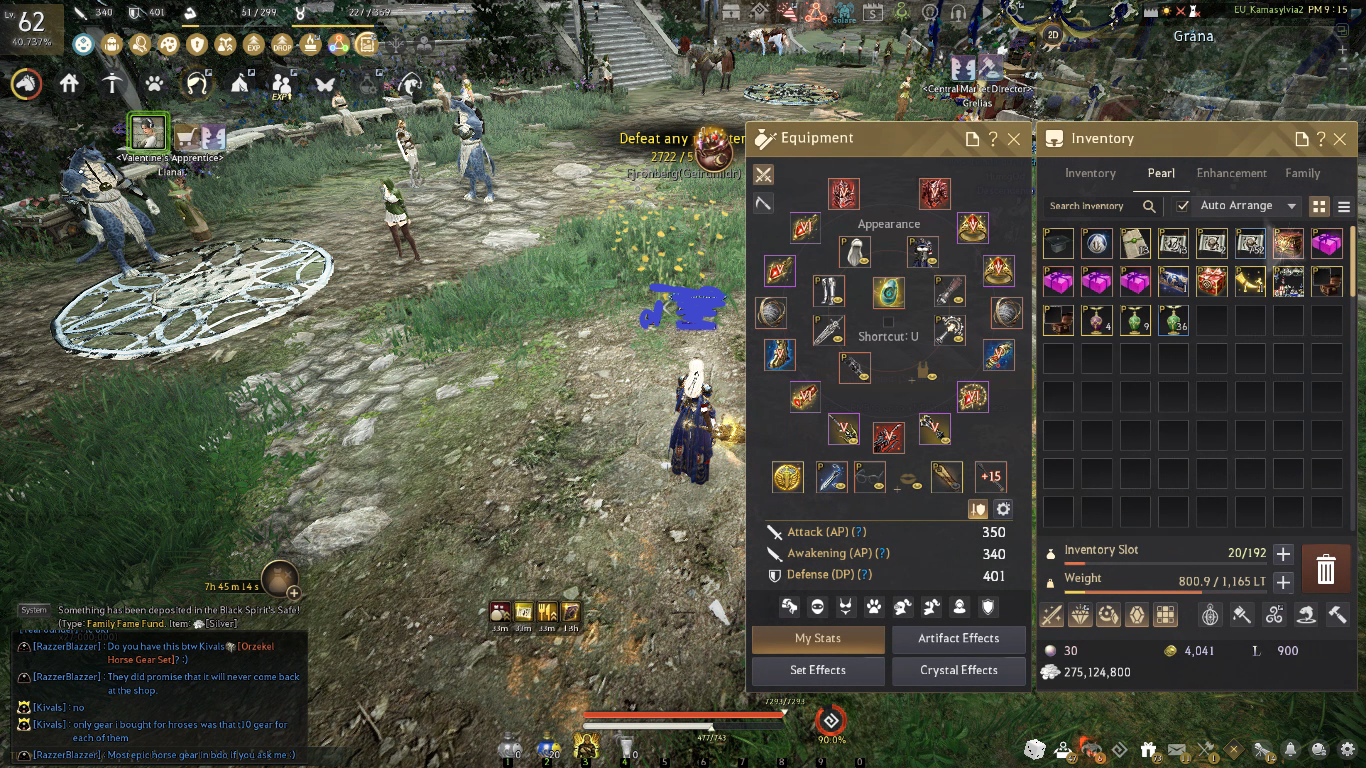This screenshot has height=768, width=1366.
Task: View Set Effects
Action: [818, 670]
